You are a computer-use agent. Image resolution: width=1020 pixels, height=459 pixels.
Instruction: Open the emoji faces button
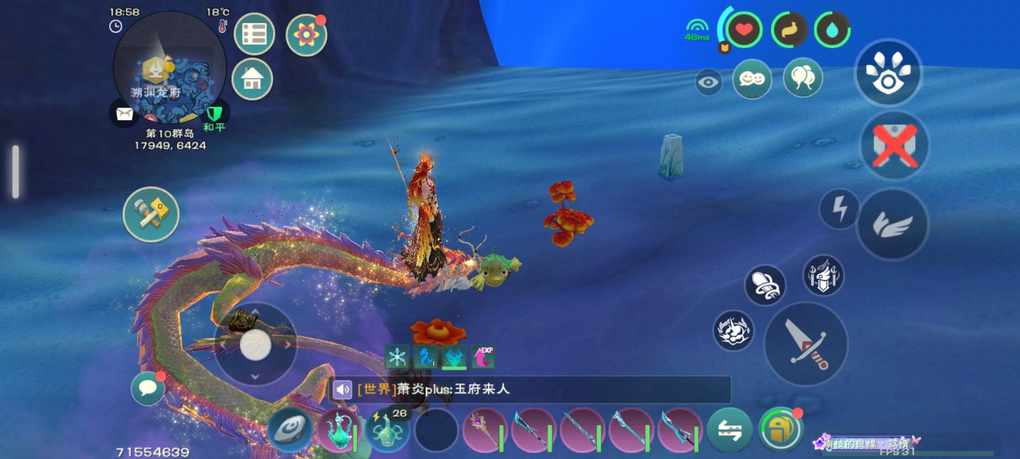(x=752, y=79)
